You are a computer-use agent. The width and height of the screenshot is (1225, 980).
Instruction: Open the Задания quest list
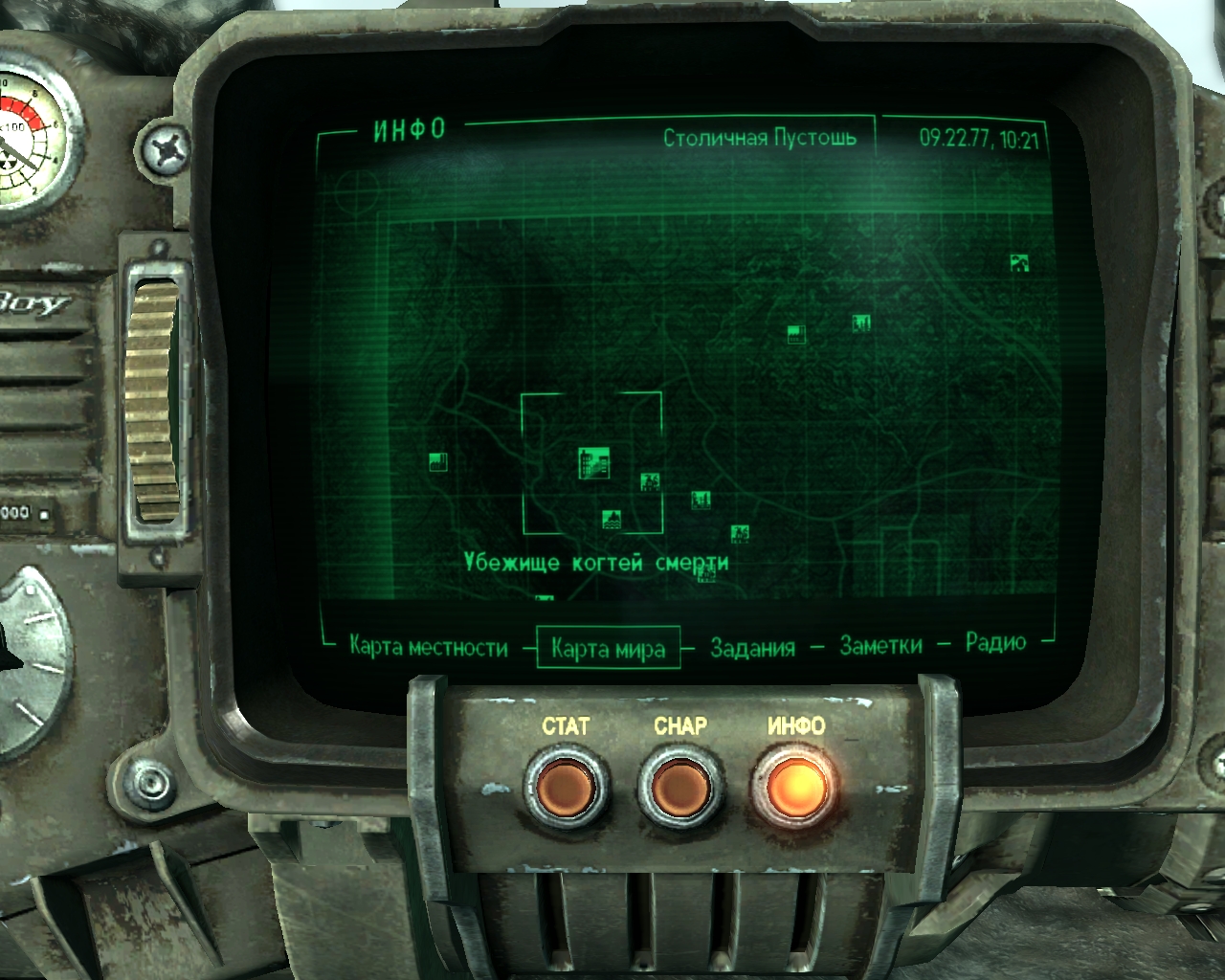(752, 648)
